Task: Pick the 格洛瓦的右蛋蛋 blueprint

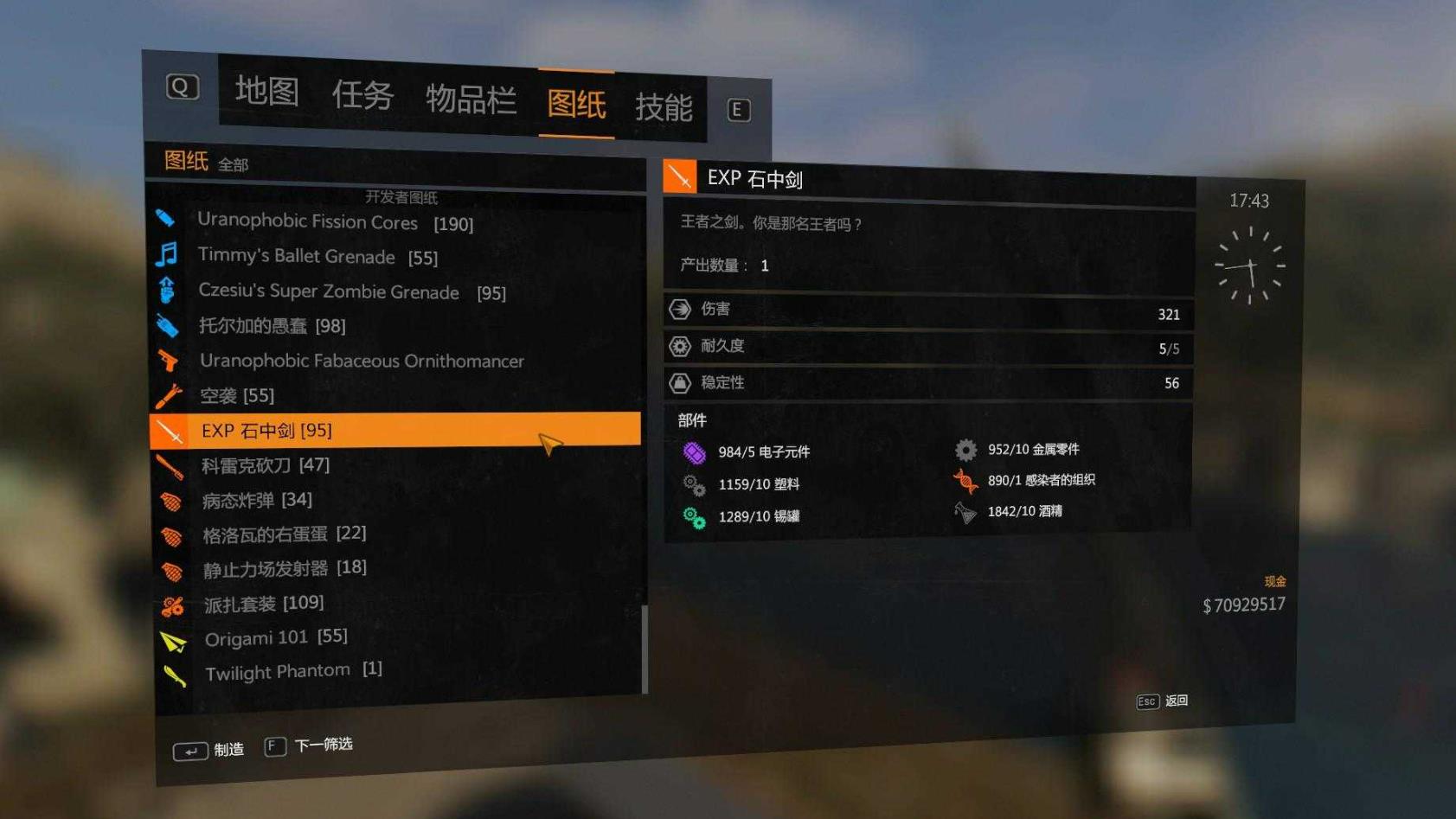Action: pyautogui.click(x=284, y=534)
